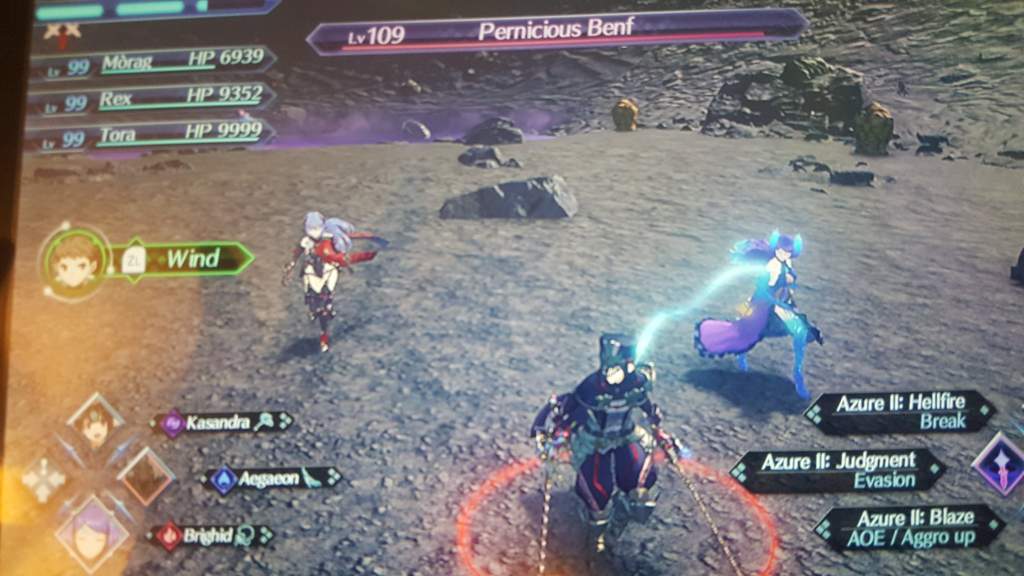1024x576 pixels.
Task: Trigger the Azure II: Blaze art
Action: click(908, 527)
